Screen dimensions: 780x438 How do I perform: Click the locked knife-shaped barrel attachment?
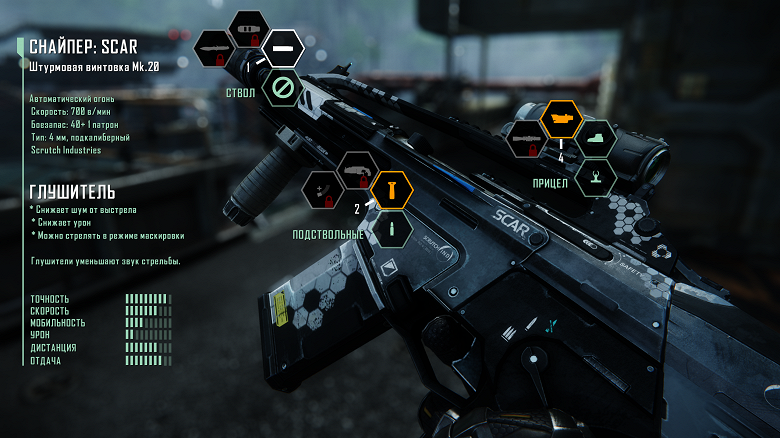click(213, 48)
